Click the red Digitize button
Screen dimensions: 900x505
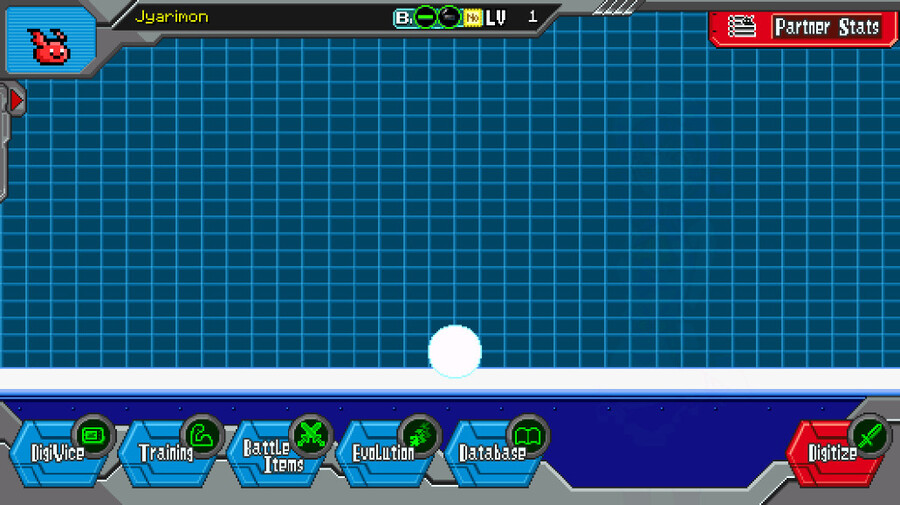(x=836, y=453)
